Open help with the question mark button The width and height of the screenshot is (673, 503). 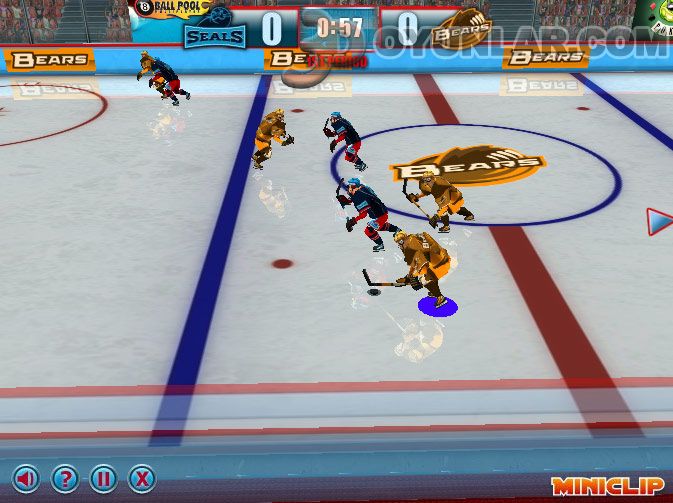click(x=65, y=479)
